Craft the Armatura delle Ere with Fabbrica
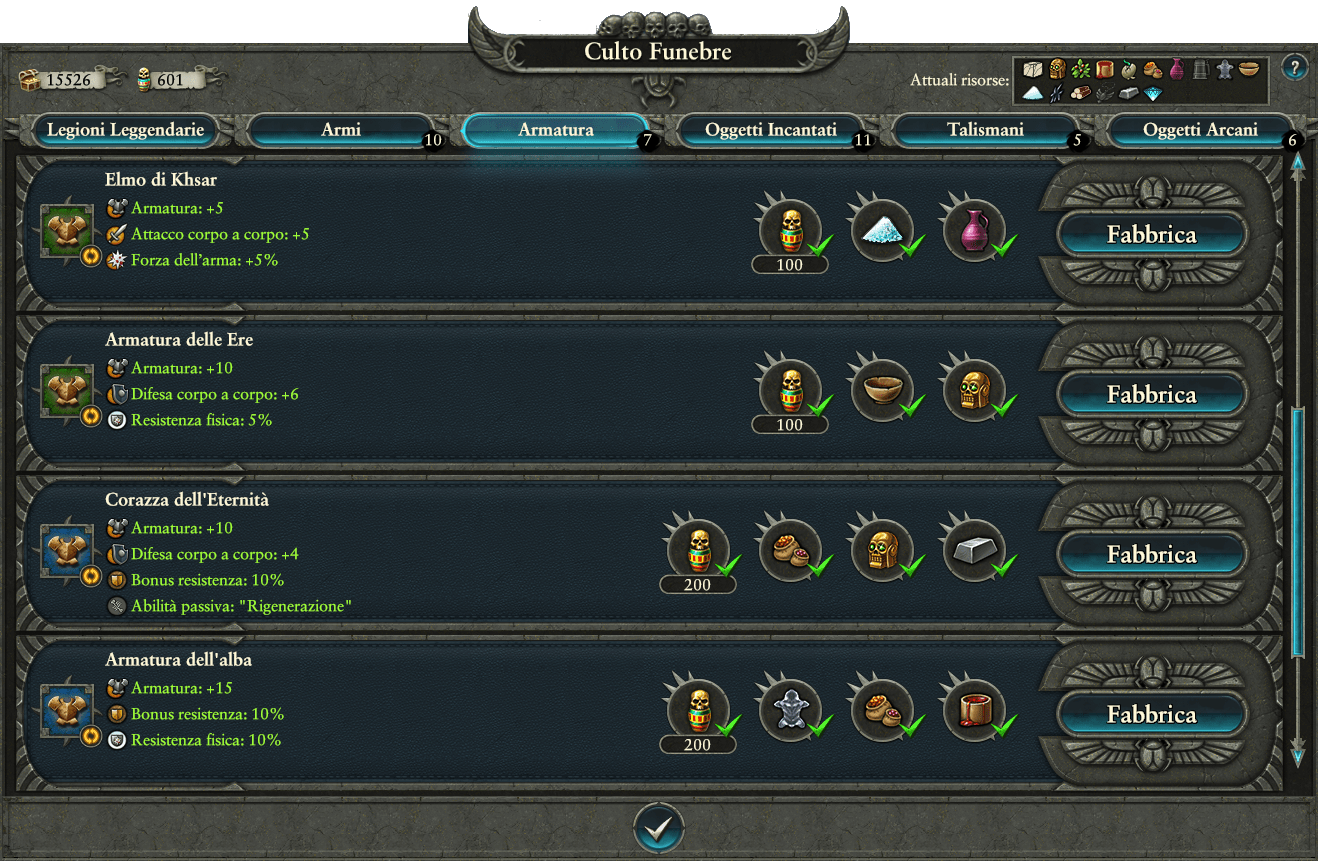Screen dimensions: 1318x861 pos(1151,395)
